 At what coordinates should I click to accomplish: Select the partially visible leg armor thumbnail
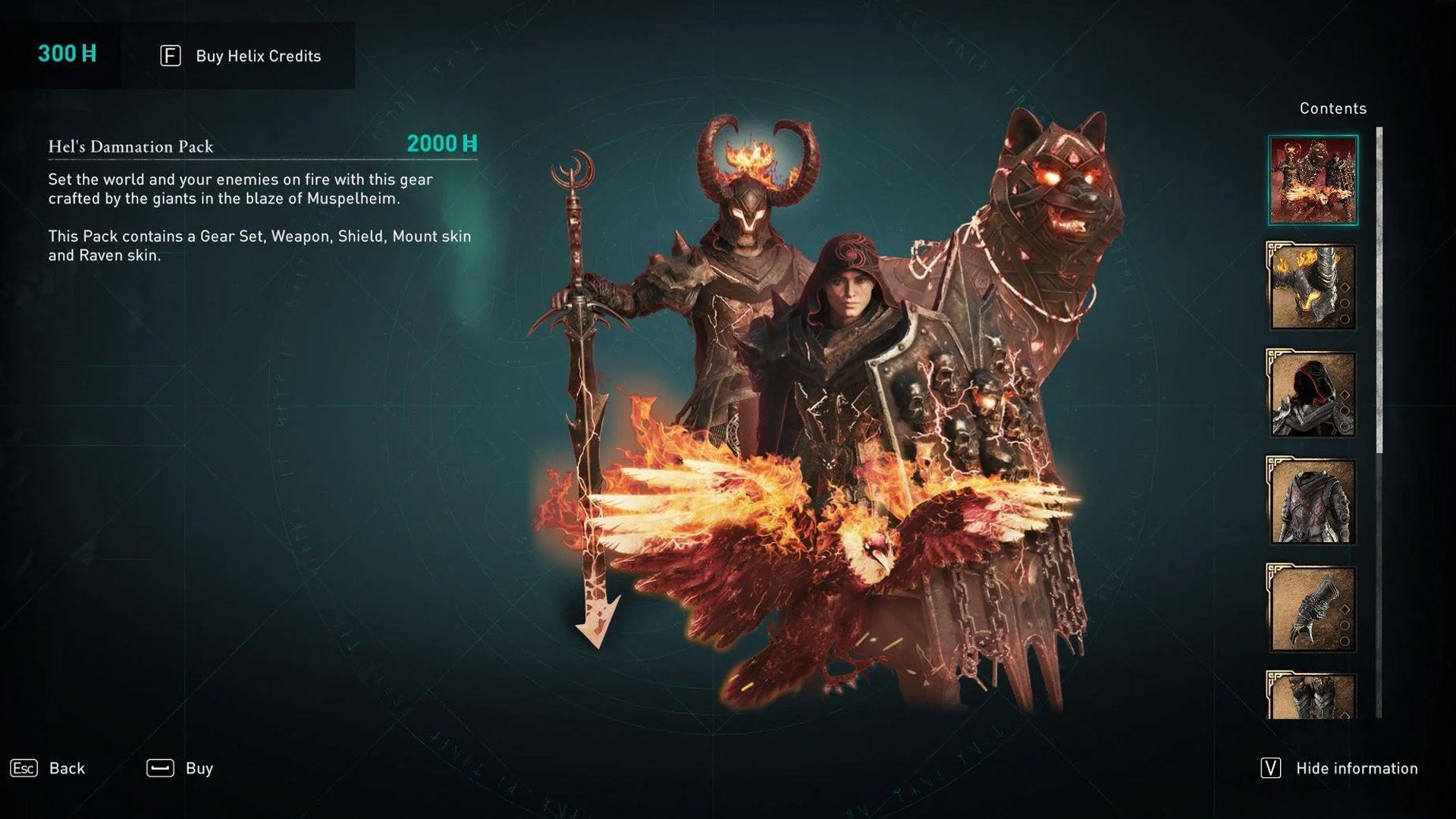pyautogui.click(x=1311, y=696)
